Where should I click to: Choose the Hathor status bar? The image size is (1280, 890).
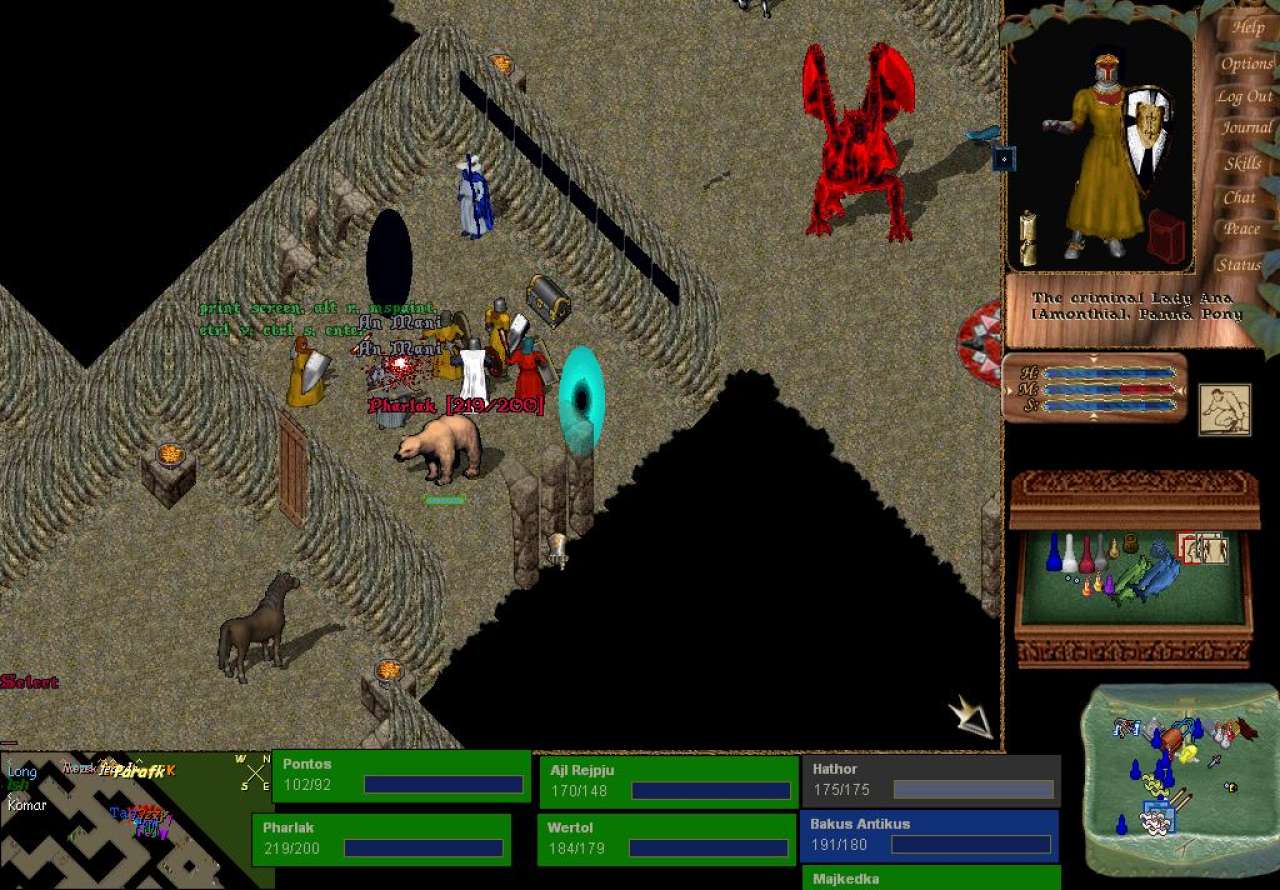pyautogui.click(x=930, y=780)
